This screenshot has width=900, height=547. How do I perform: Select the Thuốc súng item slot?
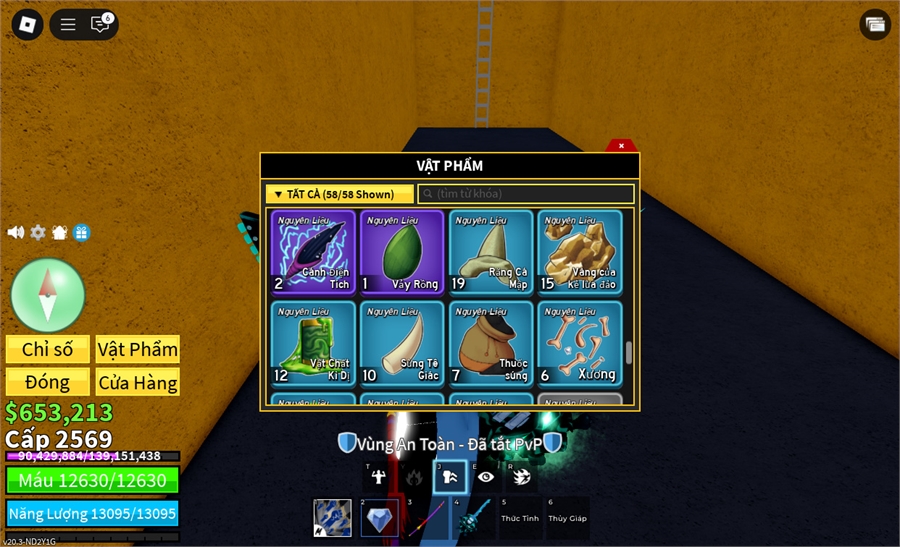pyautogui.click(x=490, y=343)
